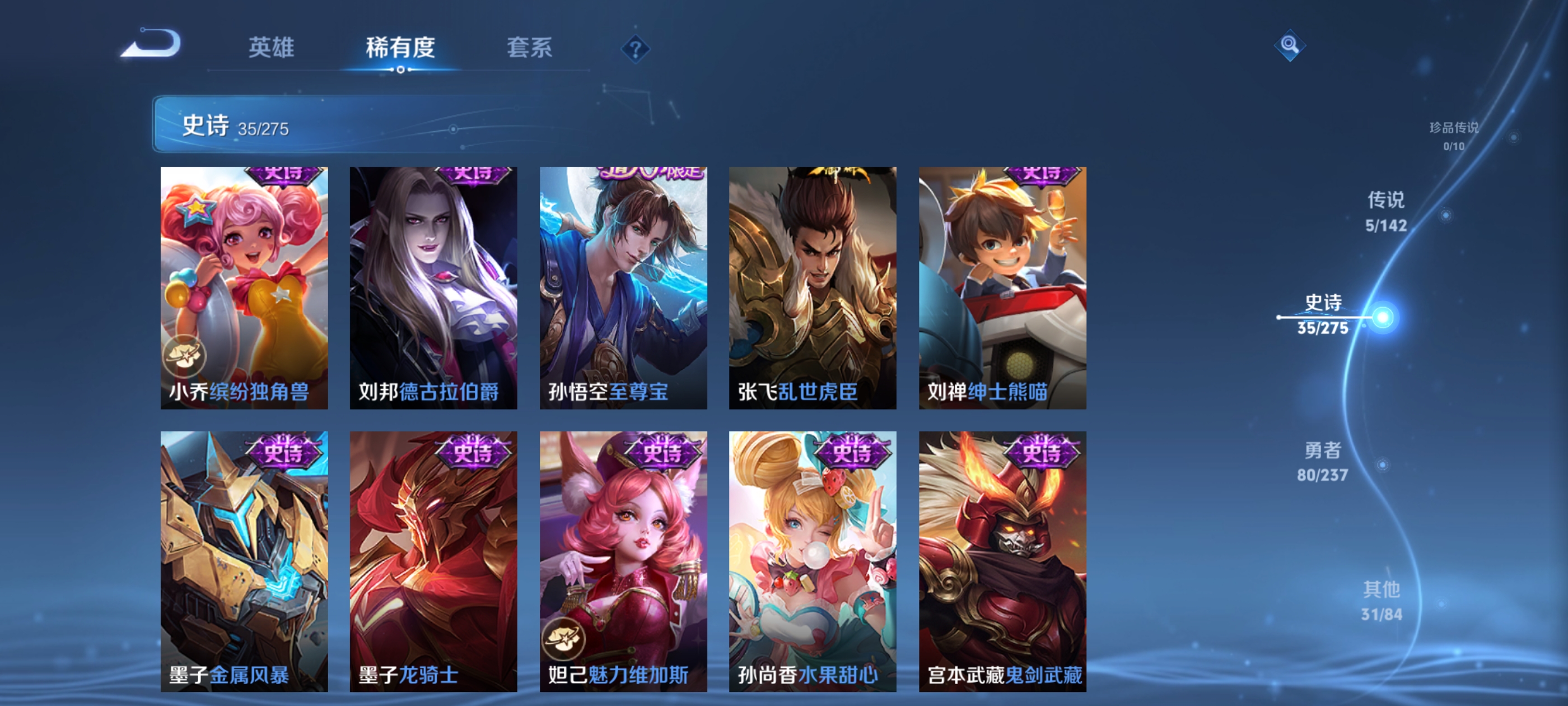Switch to the 套系 tab
The width and height of the screenshot is (1568, 706).
coord(530,49)
